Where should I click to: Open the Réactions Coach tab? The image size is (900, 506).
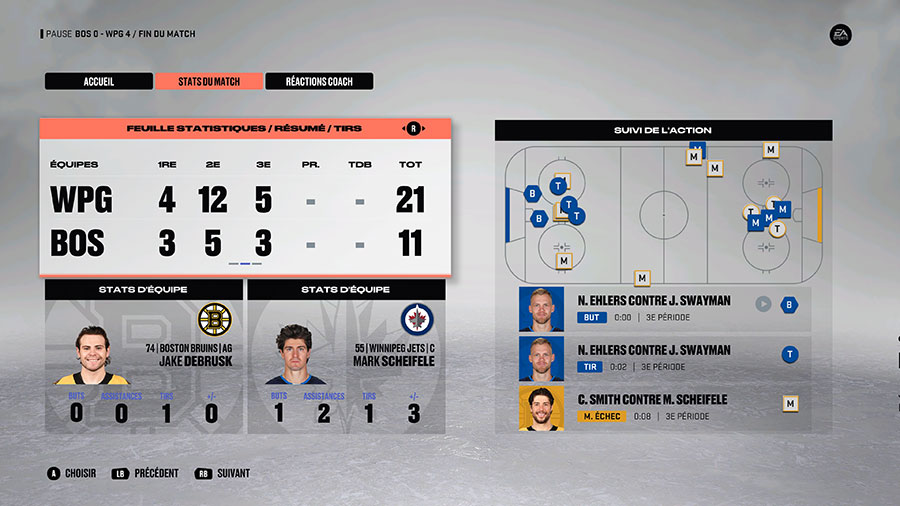(319, 81)
